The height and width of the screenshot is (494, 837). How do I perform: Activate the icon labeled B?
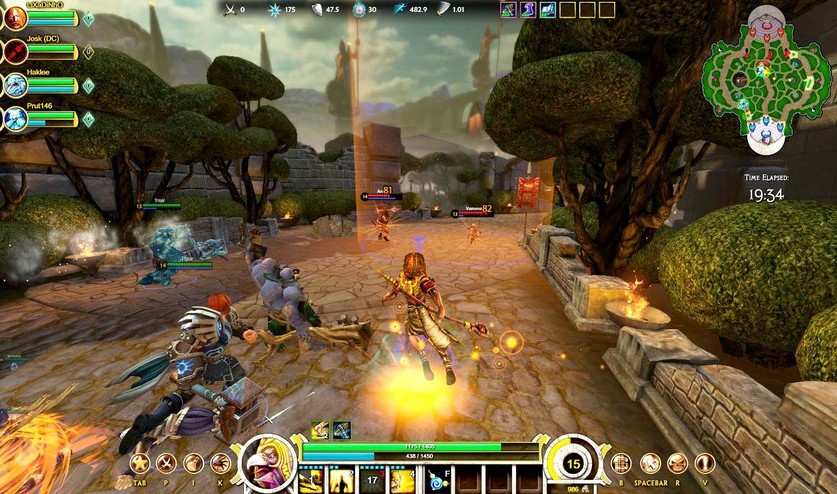coord(621,463)
